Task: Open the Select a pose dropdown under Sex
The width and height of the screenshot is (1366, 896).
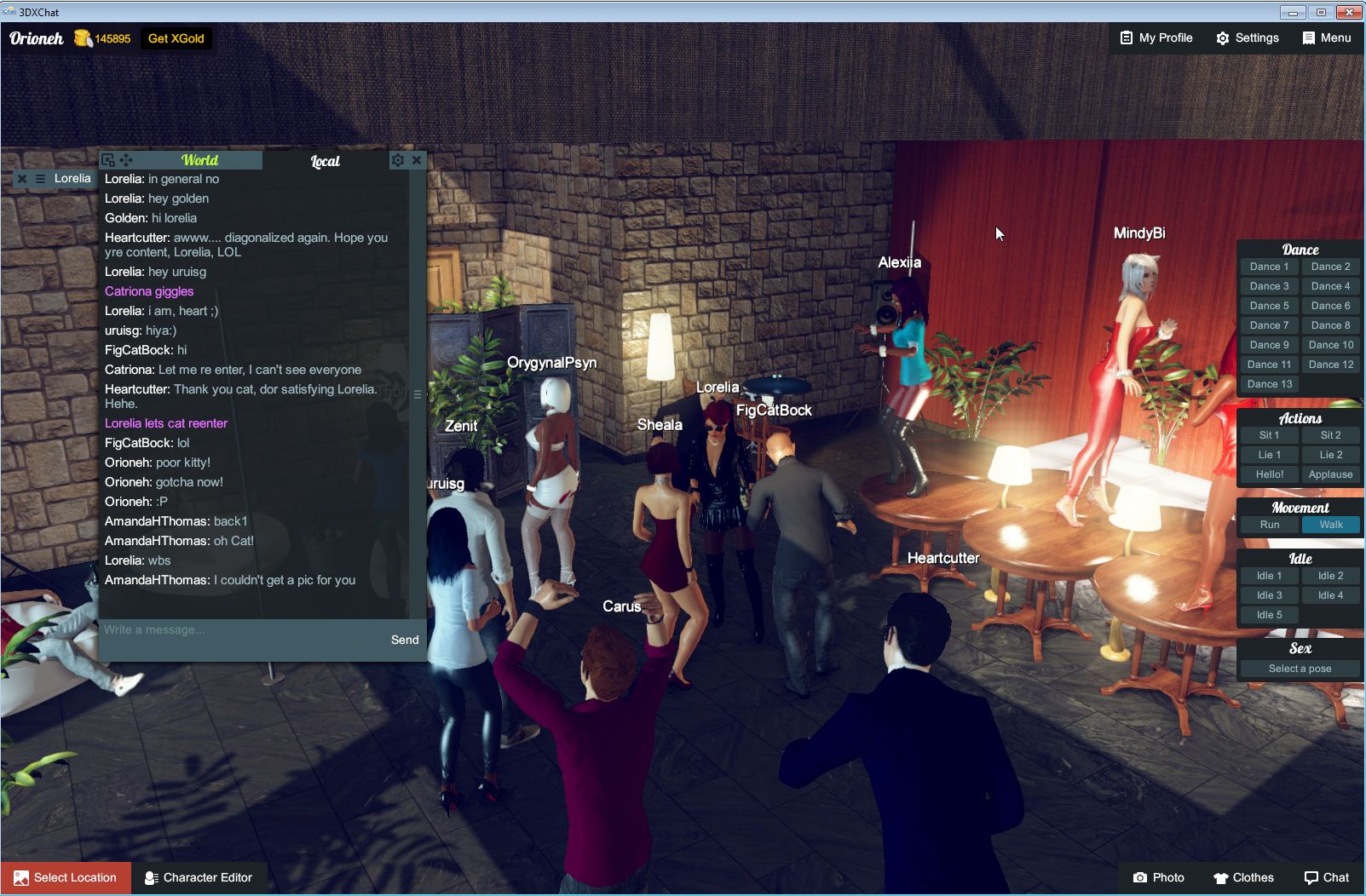Action: pyautogui.click(x=1300, y=668)
